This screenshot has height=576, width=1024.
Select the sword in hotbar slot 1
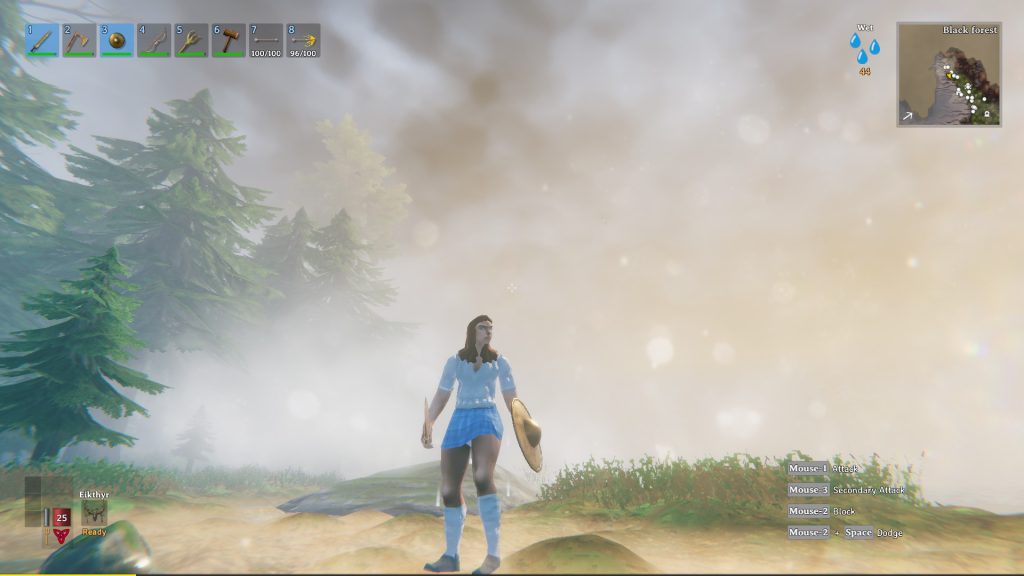click(42, 40)
